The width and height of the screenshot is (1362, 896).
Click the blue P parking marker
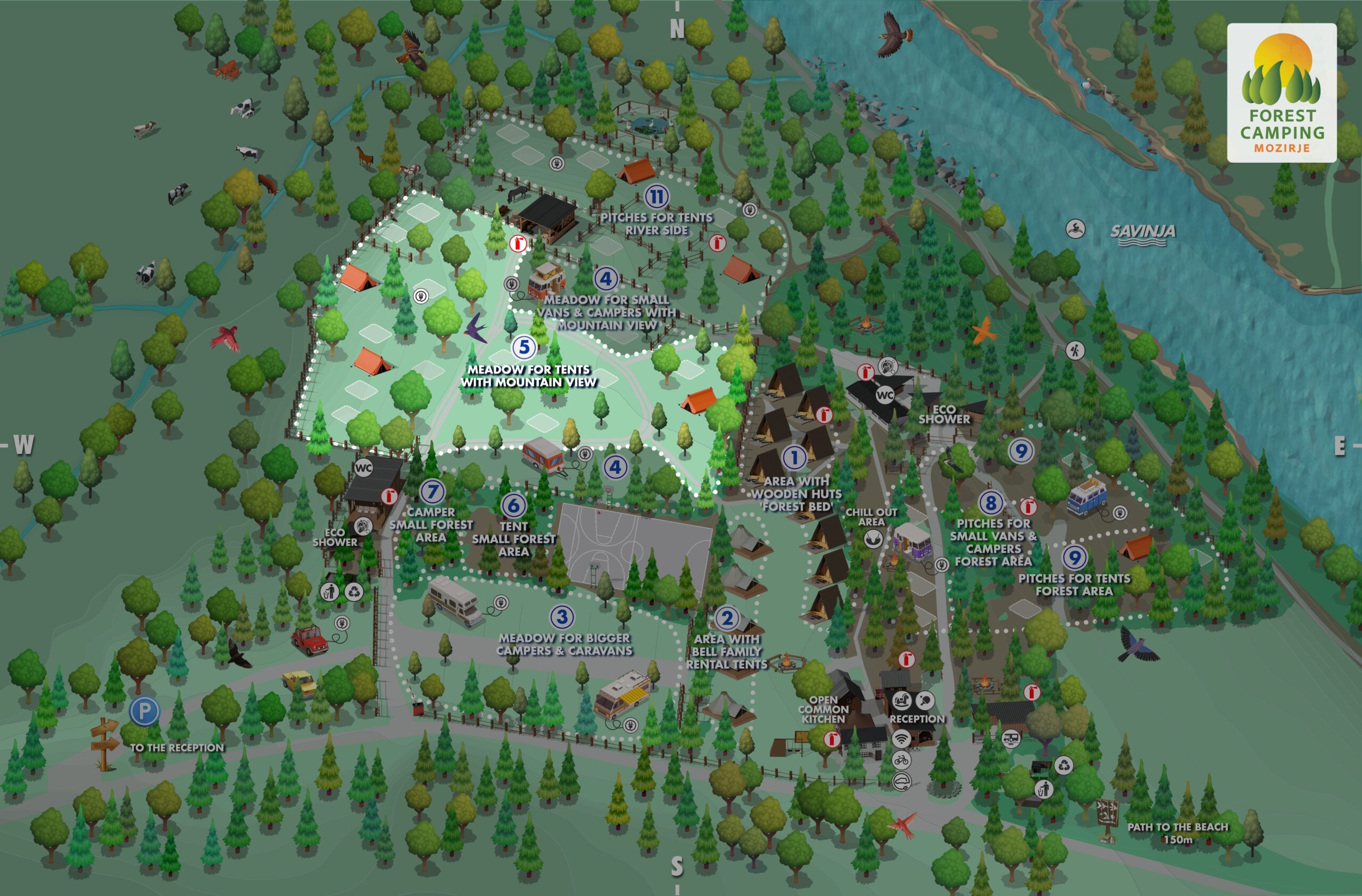144,711
